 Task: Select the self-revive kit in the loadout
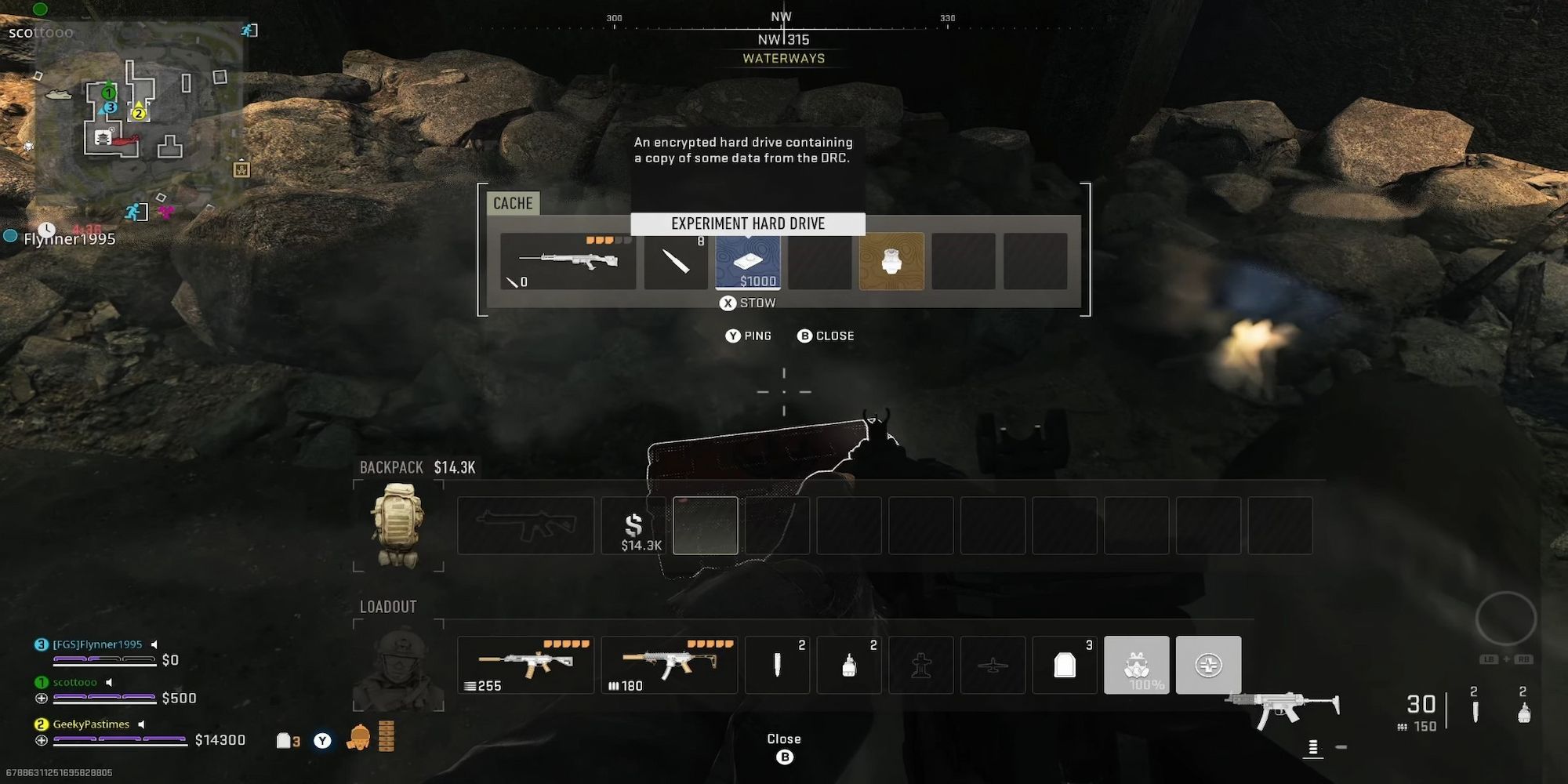click(x=1208, y=665)
